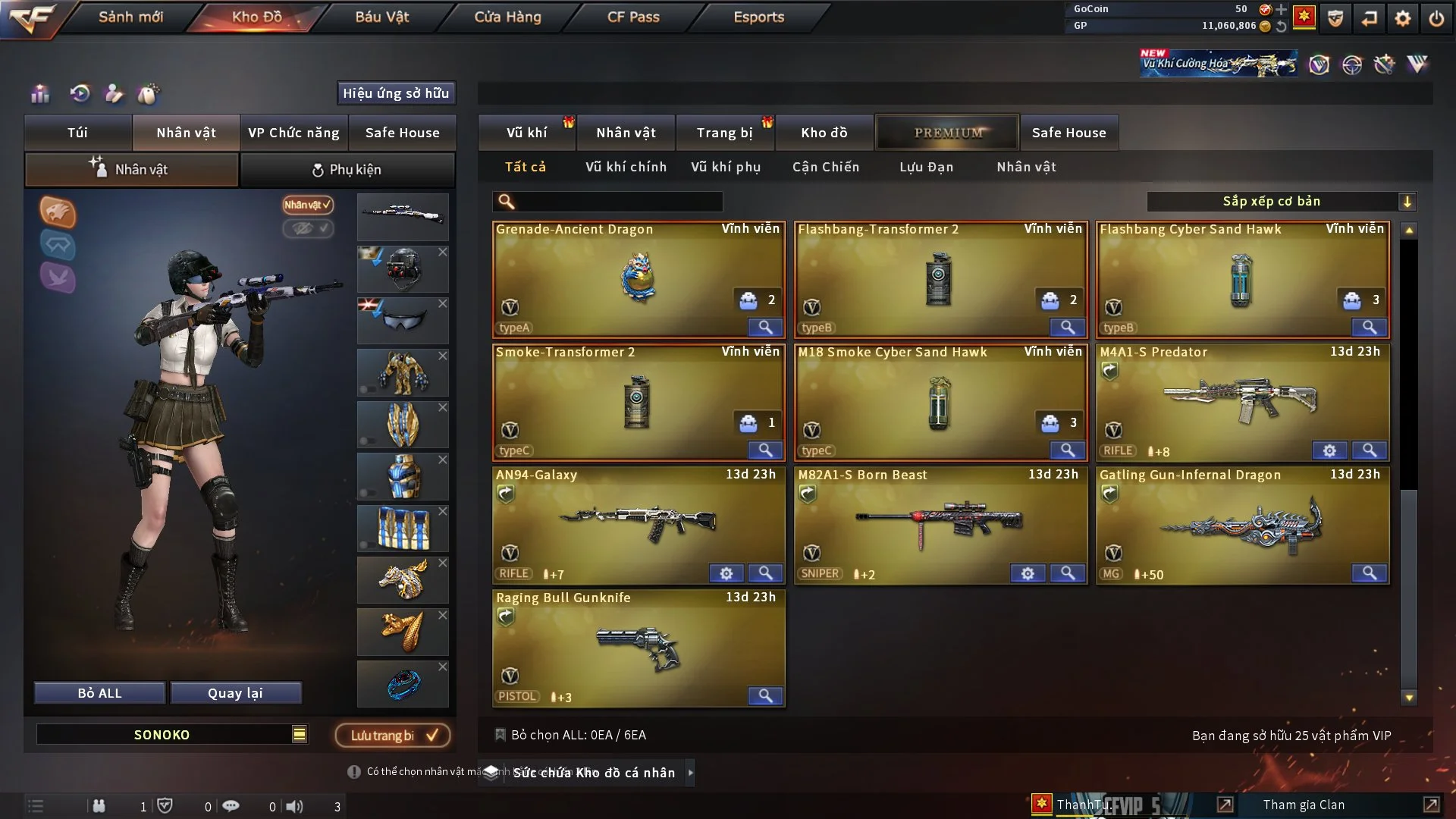1456x819 pixels.
Task: Open the gear settings icon
Action: (1402, 18)
